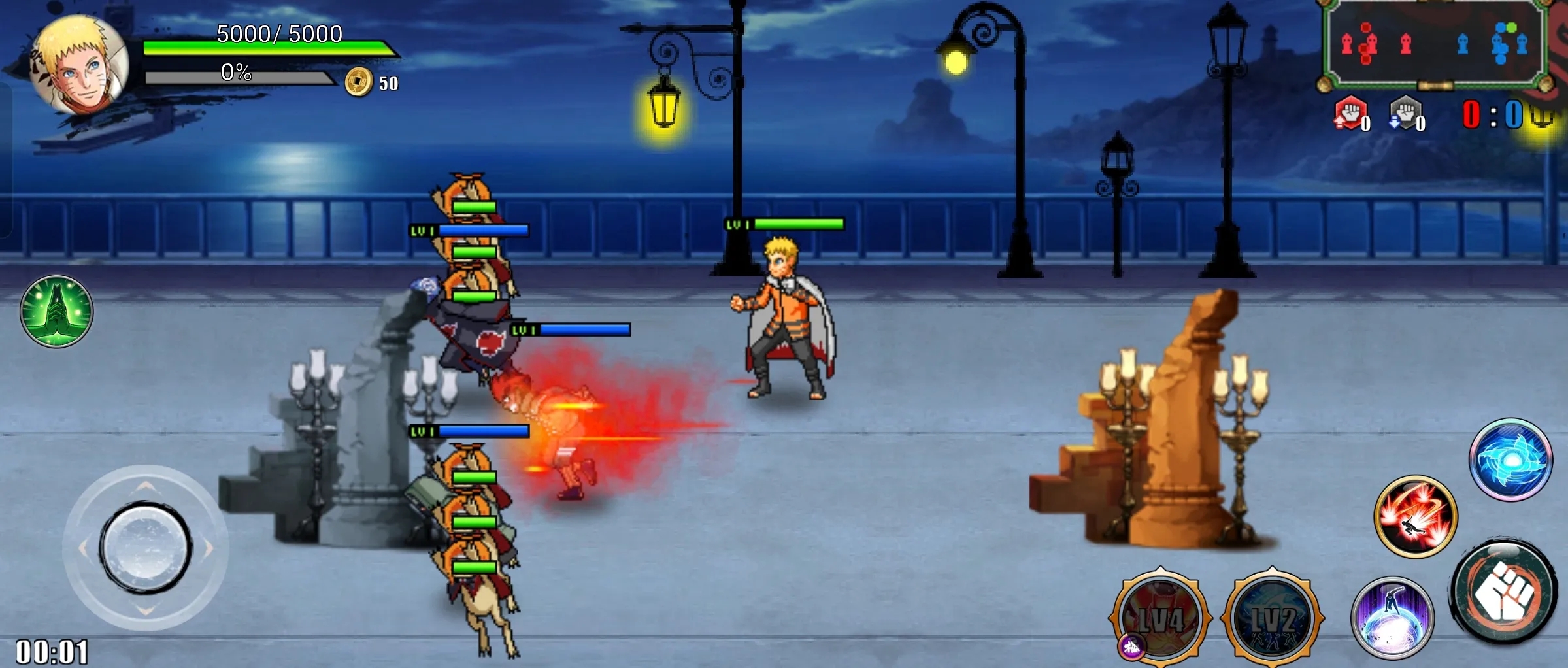Open the team position minimap
Viewport: 1568px width, 668px height.
[1435, 44]
